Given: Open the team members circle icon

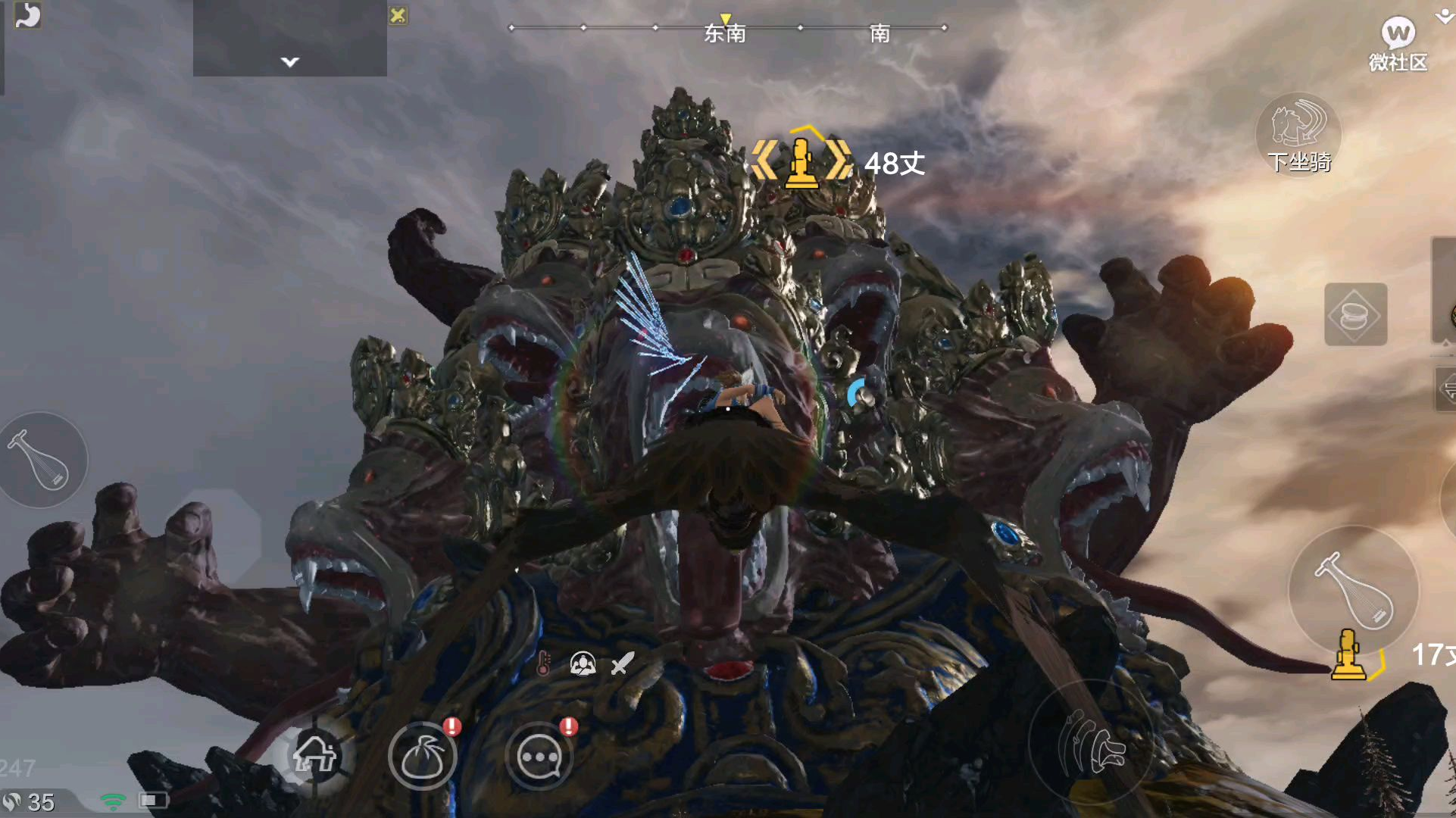Looking at the screenshot, I should (x=583, y=663).
